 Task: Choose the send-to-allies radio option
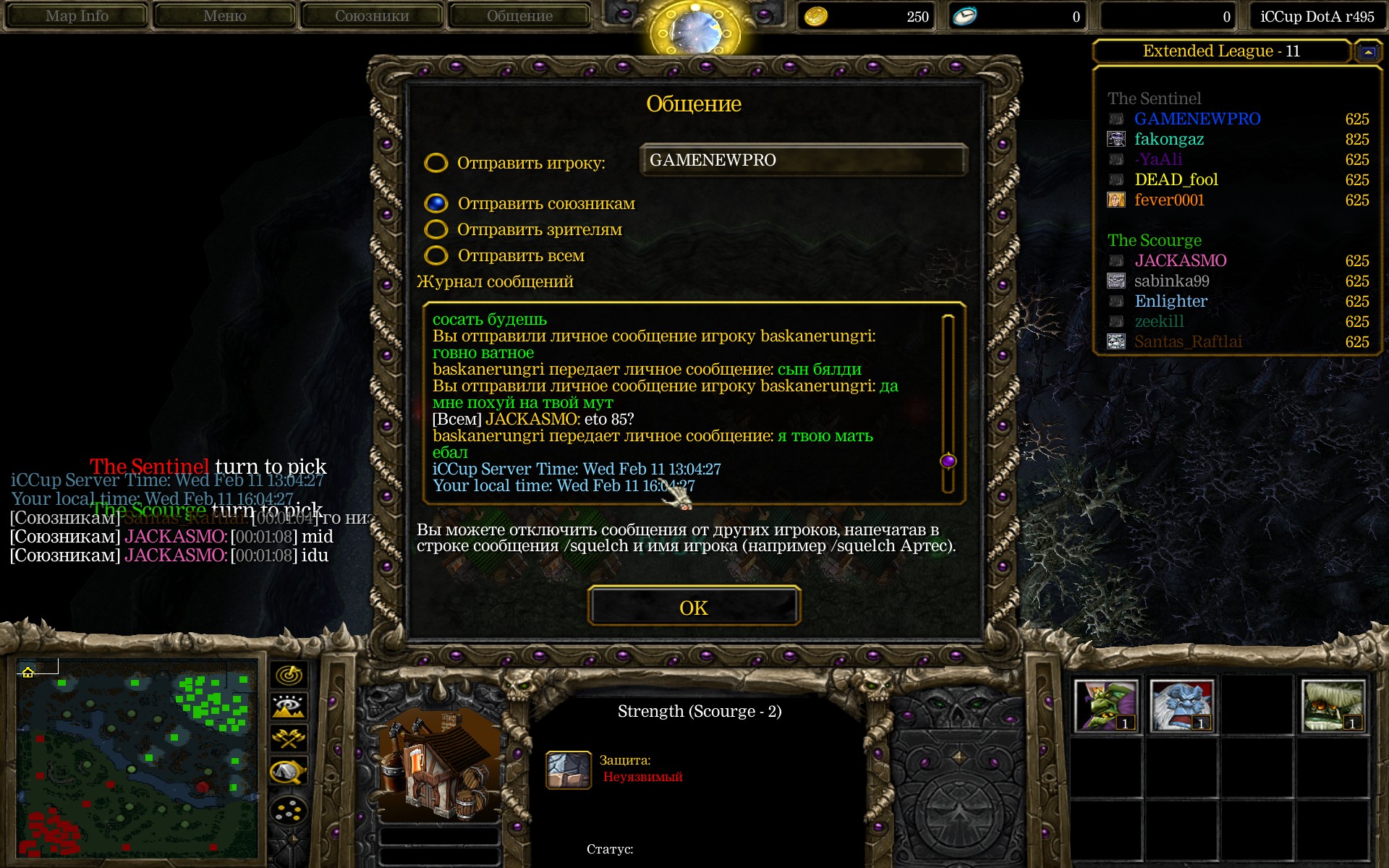[436, 203]
